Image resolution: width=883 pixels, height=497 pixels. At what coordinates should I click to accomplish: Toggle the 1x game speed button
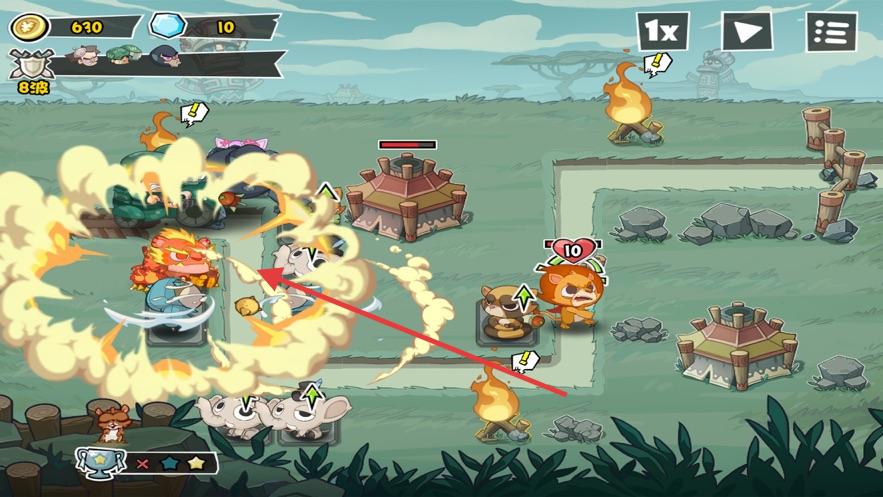662,31
